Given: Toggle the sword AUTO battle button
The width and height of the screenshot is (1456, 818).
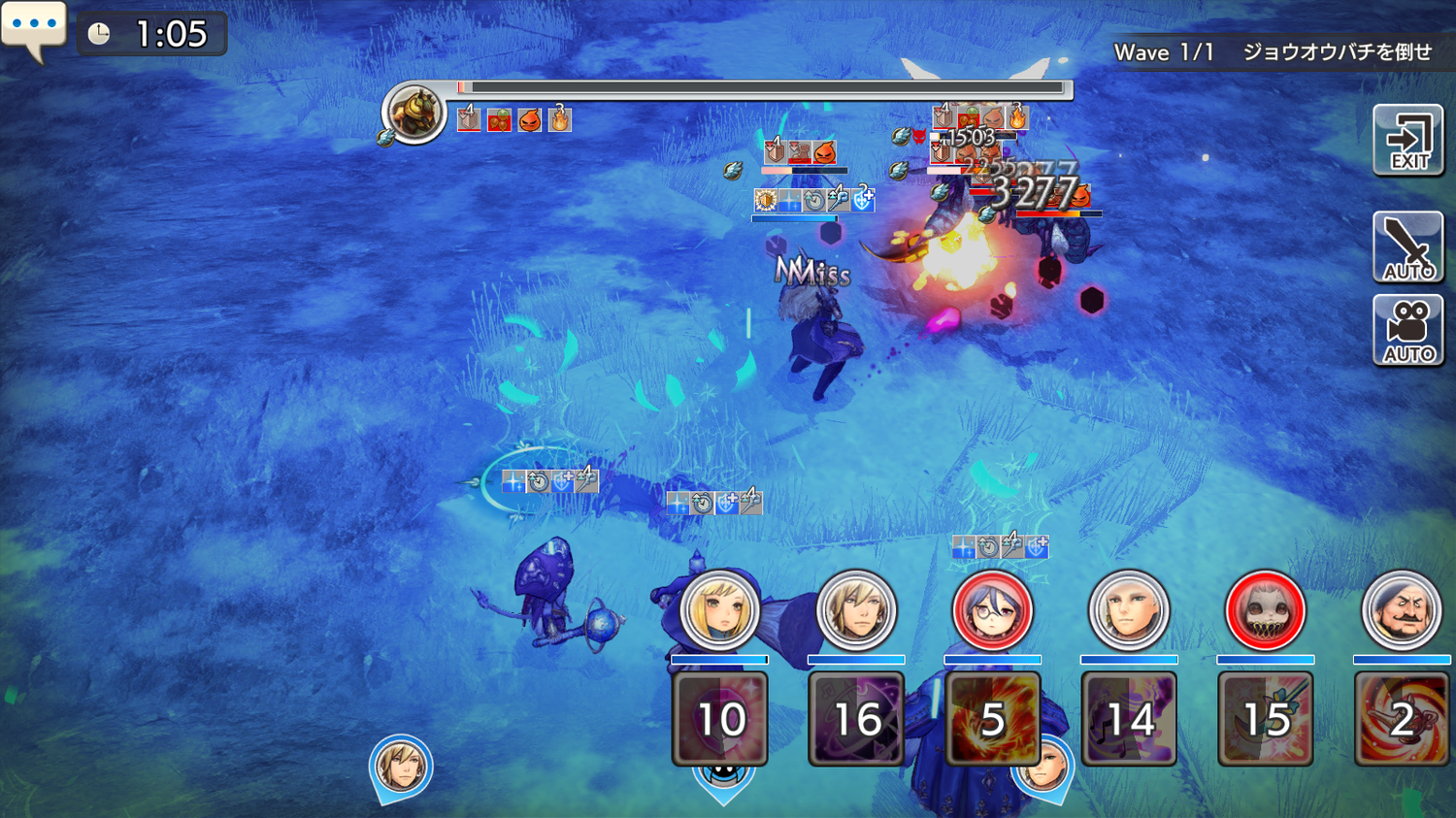Looking at the screenshot, I should tap(1407, 247).
